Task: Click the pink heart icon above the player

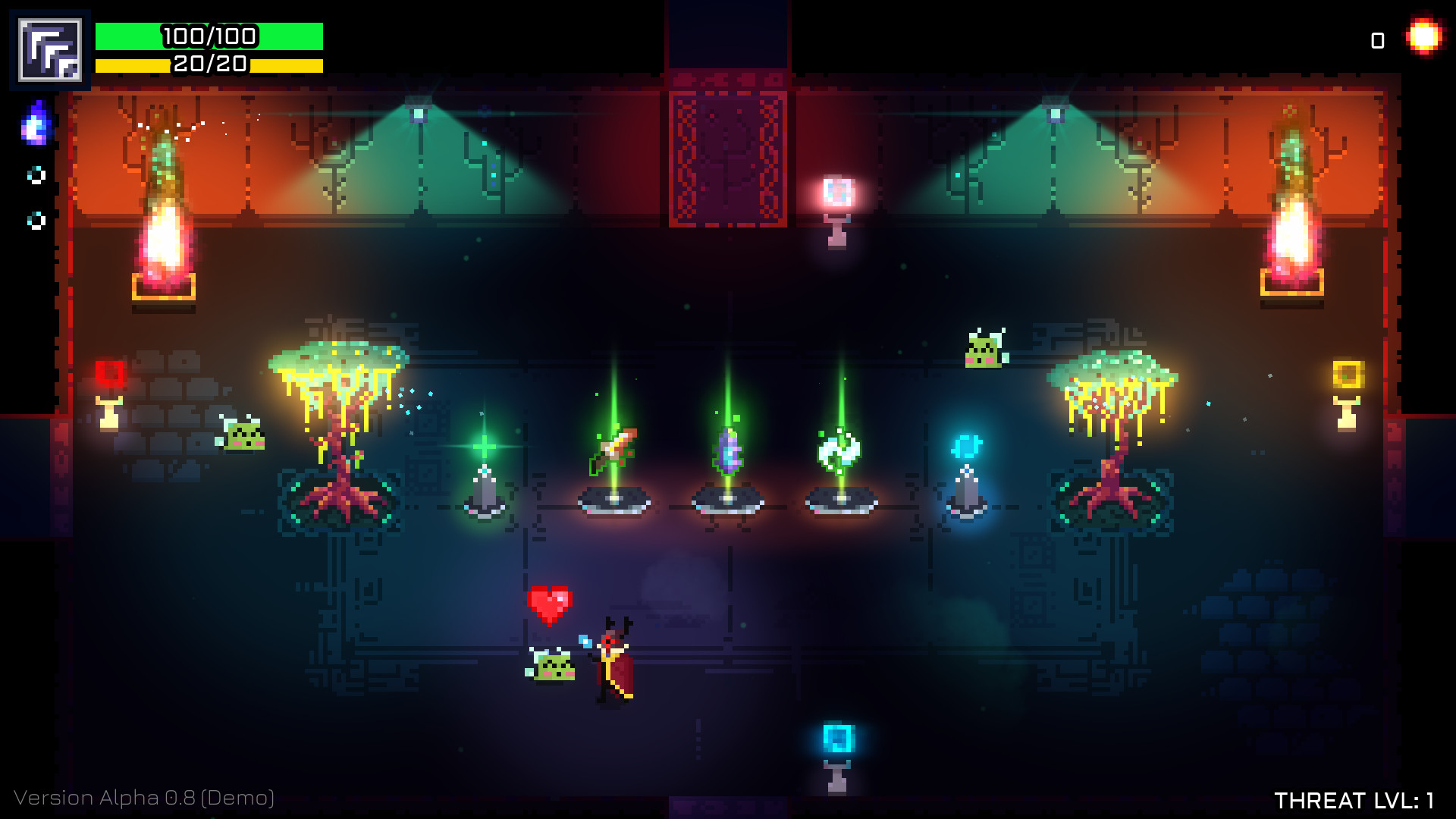Action: (x=548, y=602)
